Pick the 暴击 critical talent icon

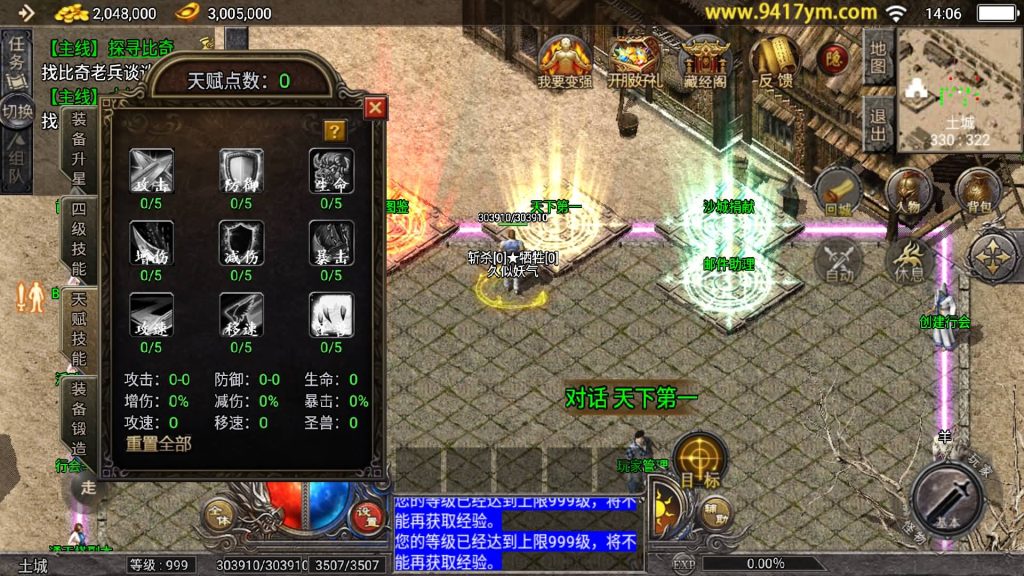331,242
